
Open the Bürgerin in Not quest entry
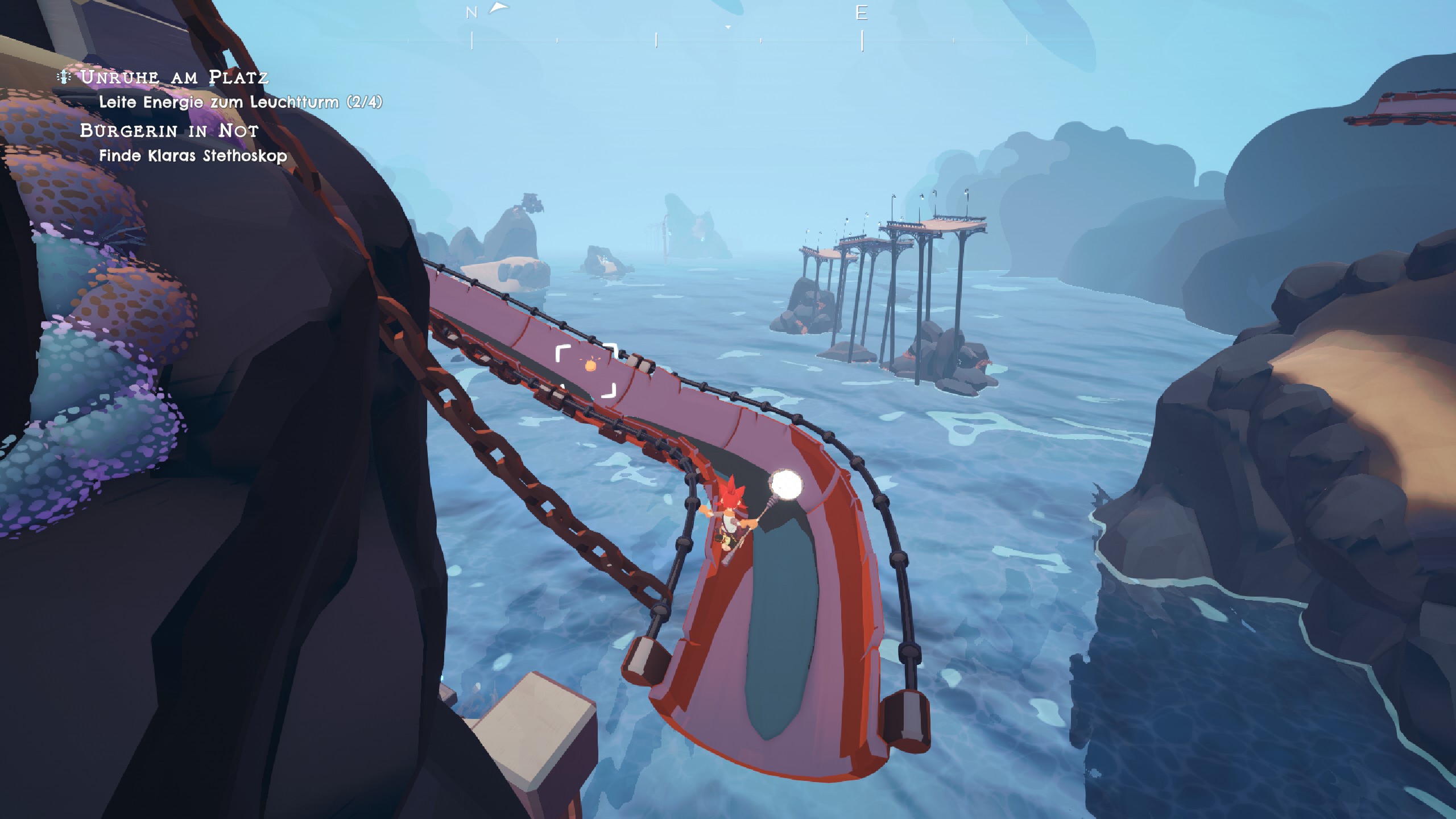pyautogui.click(x=169, y=131)
